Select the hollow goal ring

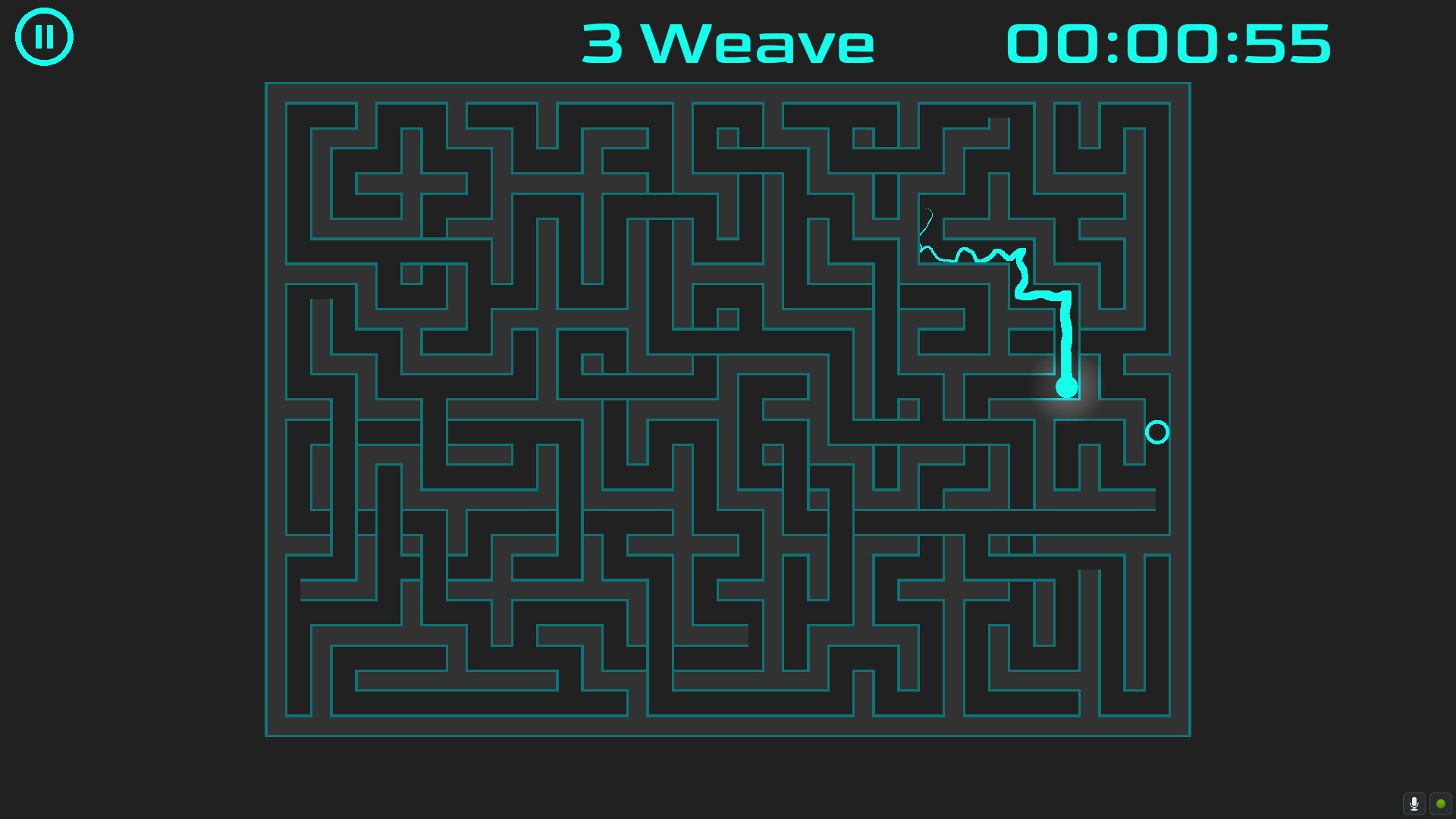point(1157,432)
